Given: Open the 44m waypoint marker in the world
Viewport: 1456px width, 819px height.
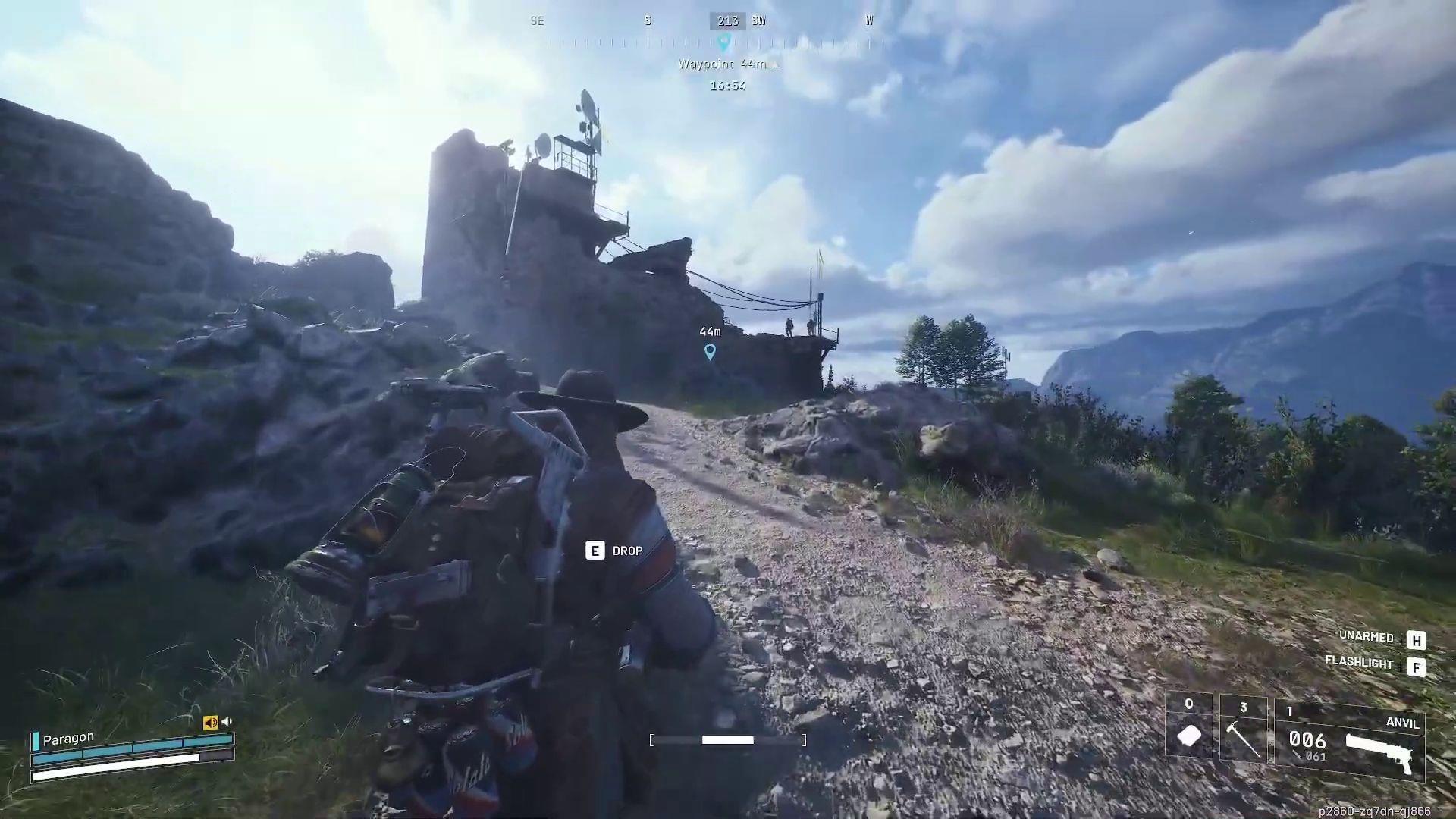Looking at the screenshot, I should point(710,350).
